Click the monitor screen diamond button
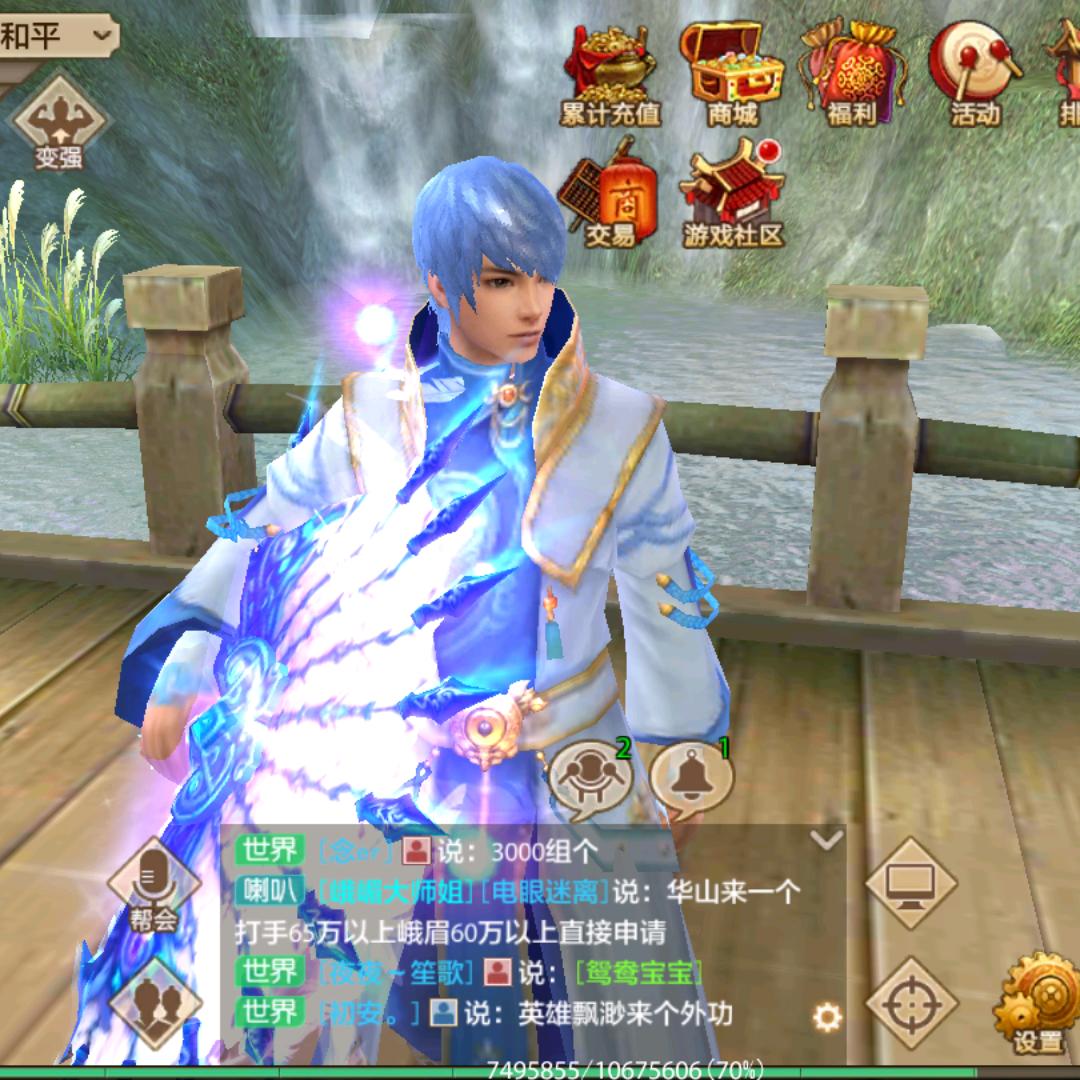 pos(910,884)
